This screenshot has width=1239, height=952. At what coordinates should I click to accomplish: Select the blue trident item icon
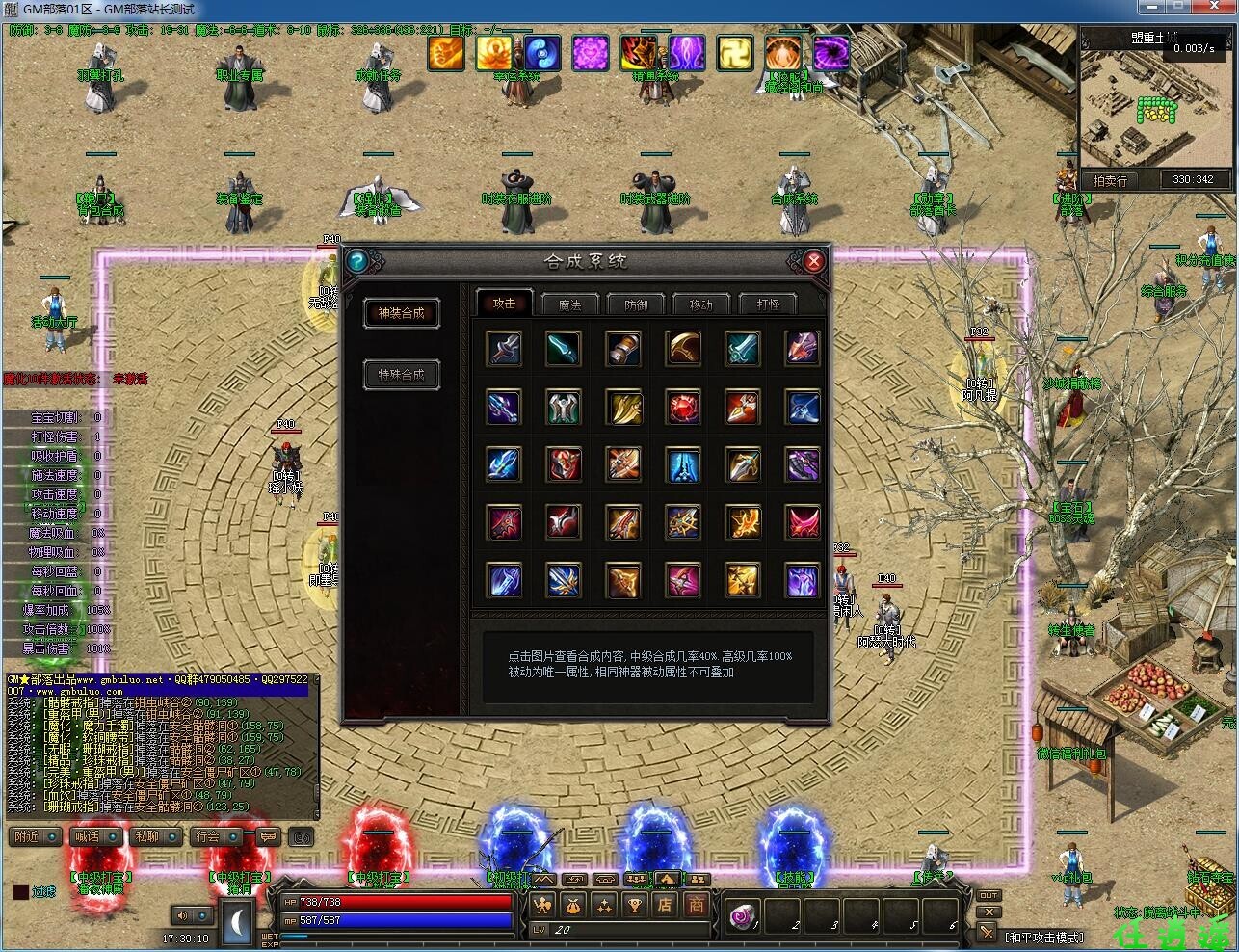click(504, 408)
